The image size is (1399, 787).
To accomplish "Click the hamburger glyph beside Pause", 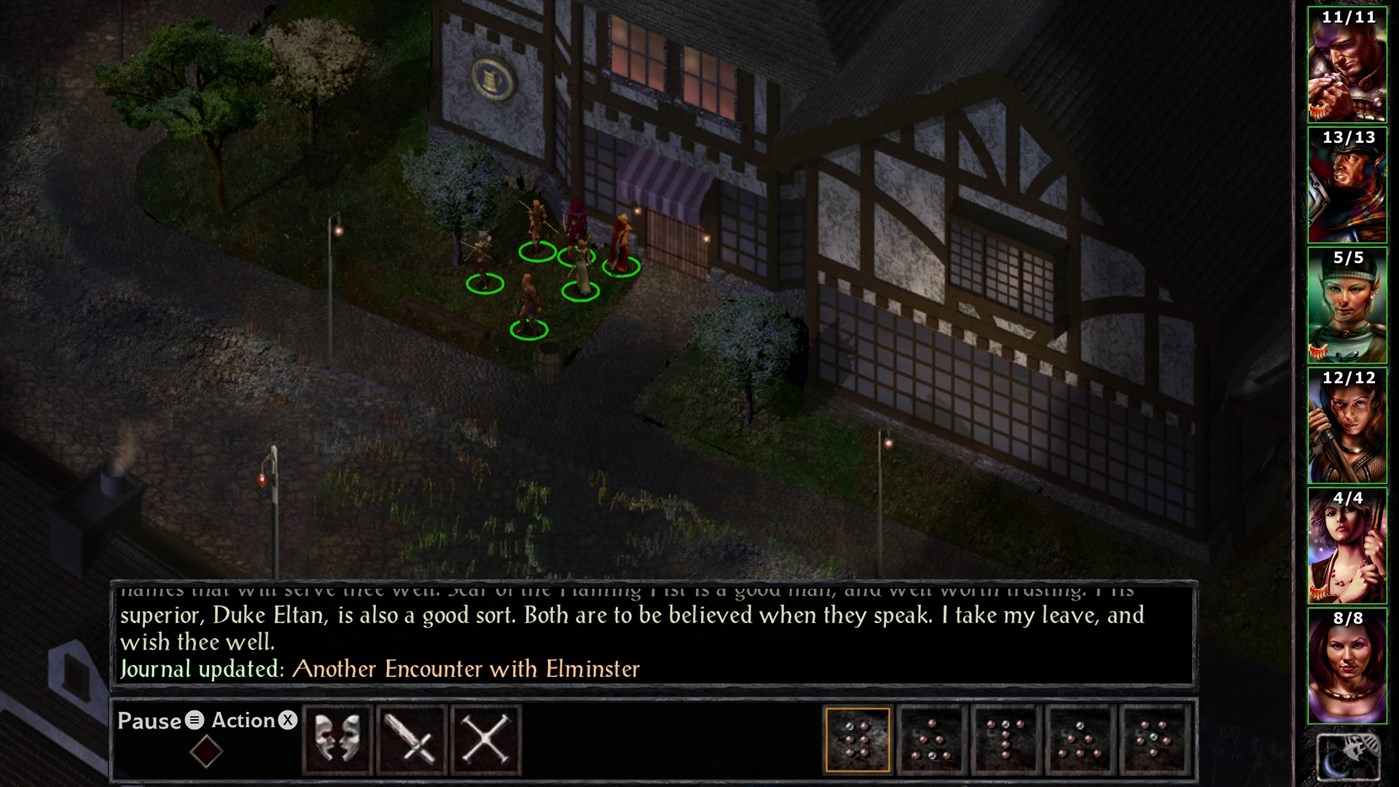I will (x=192, y=720).
